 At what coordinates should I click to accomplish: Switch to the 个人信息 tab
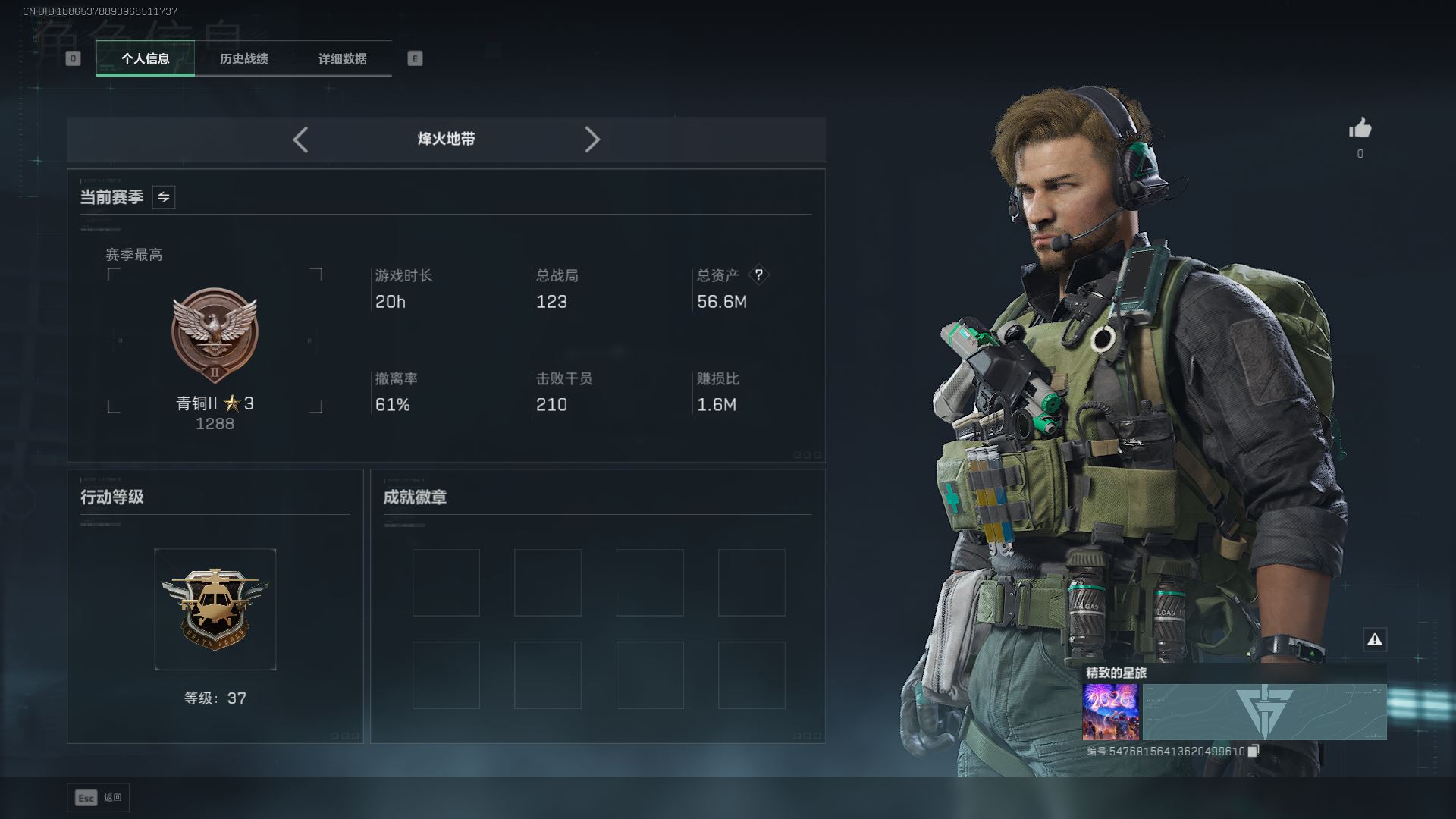[145, 58]
